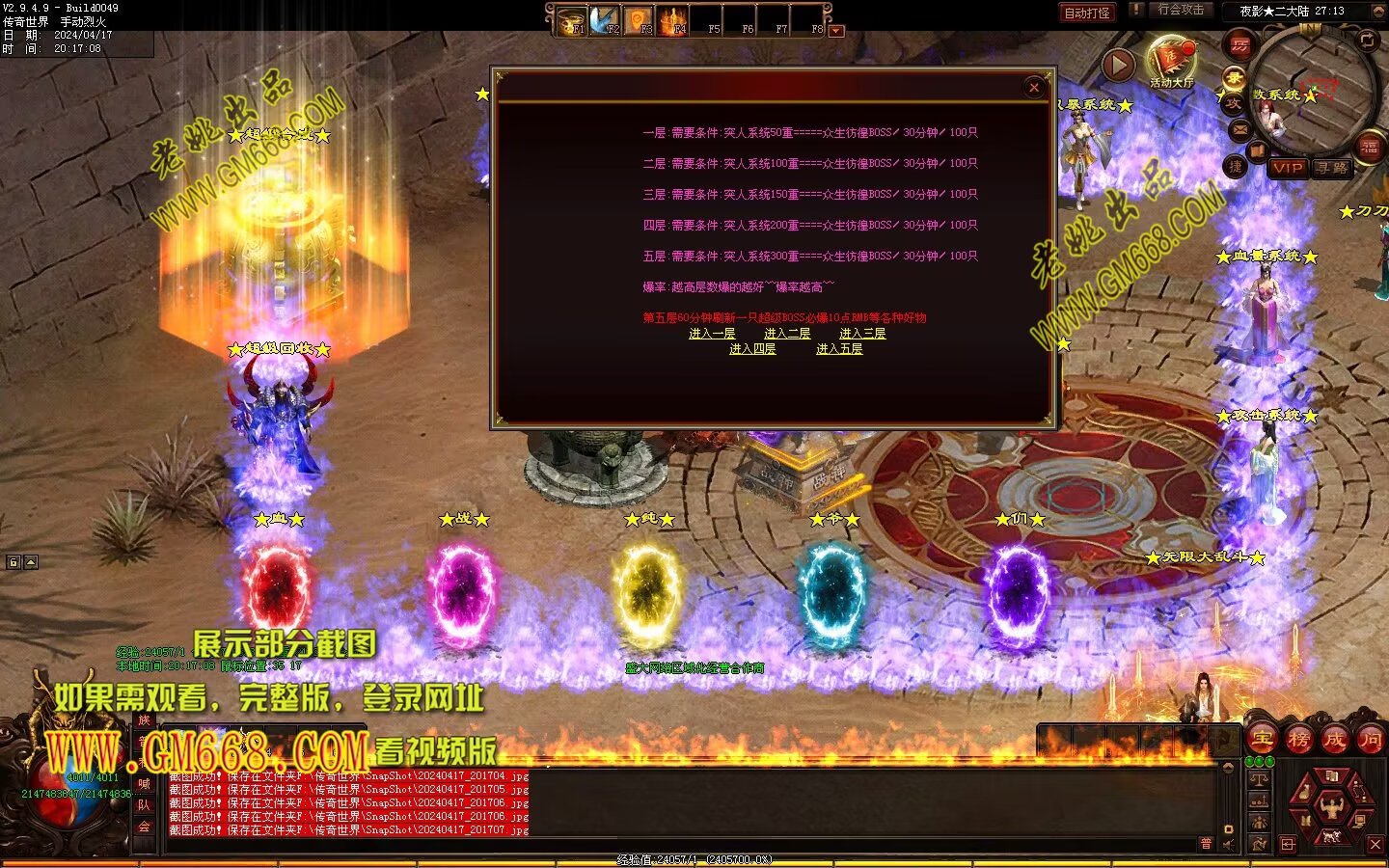Open the VIP panel
This screenshot has height=868, width=1389.
point(1287,168)
